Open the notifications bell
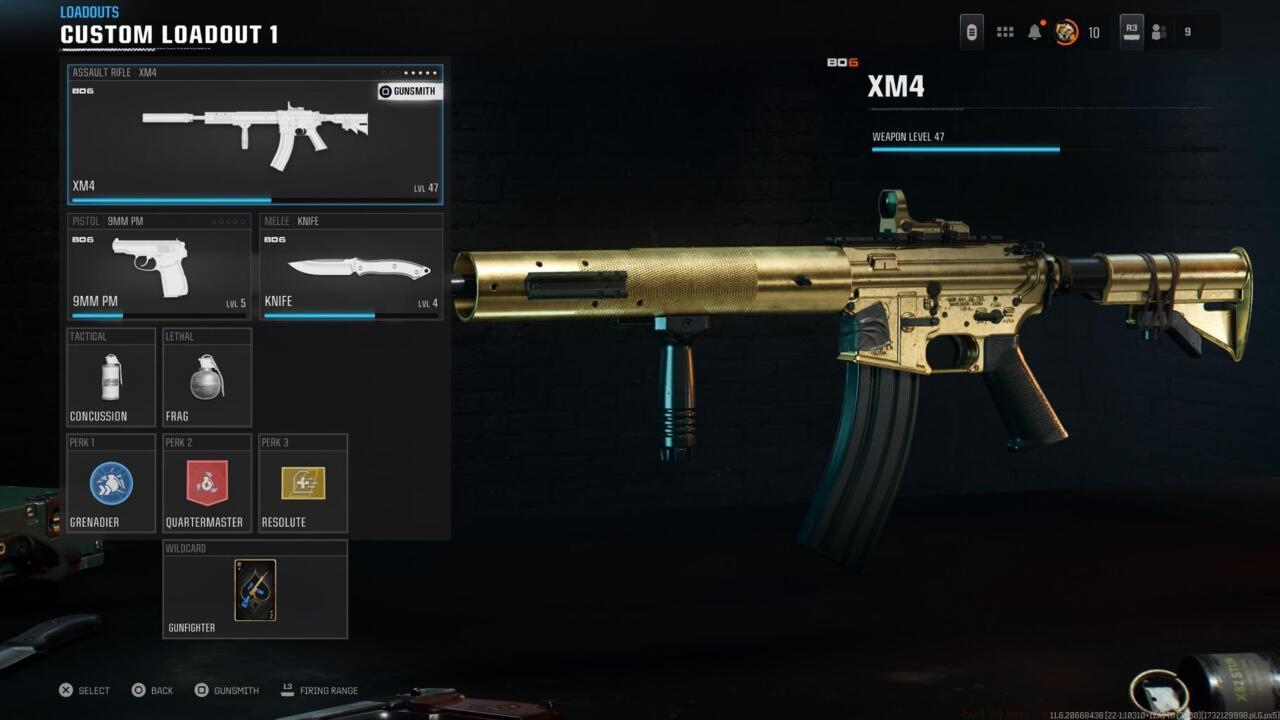 (x=1035, y=32)
